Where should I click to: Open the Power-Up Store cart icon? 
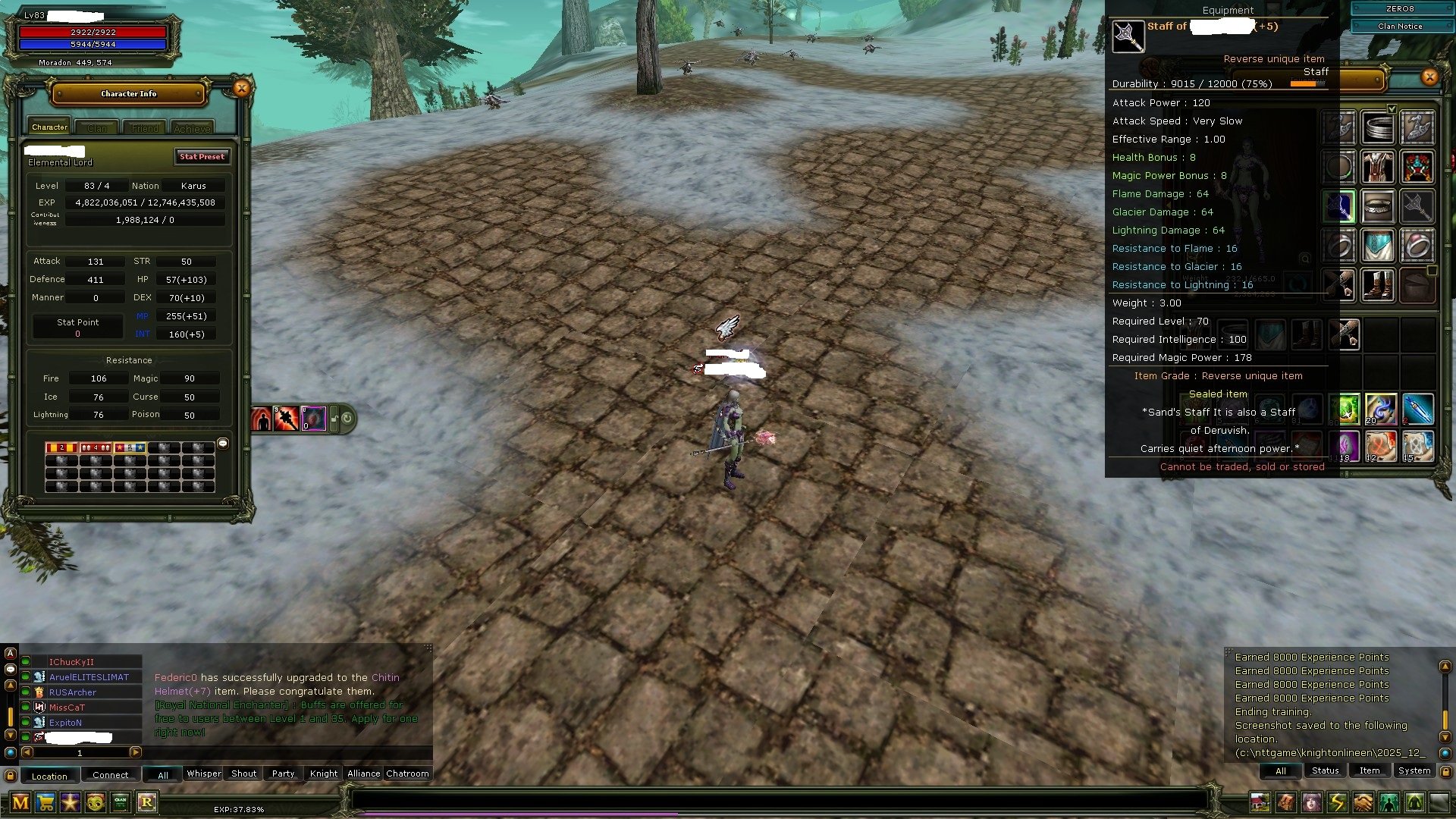(x=45, y=802)
